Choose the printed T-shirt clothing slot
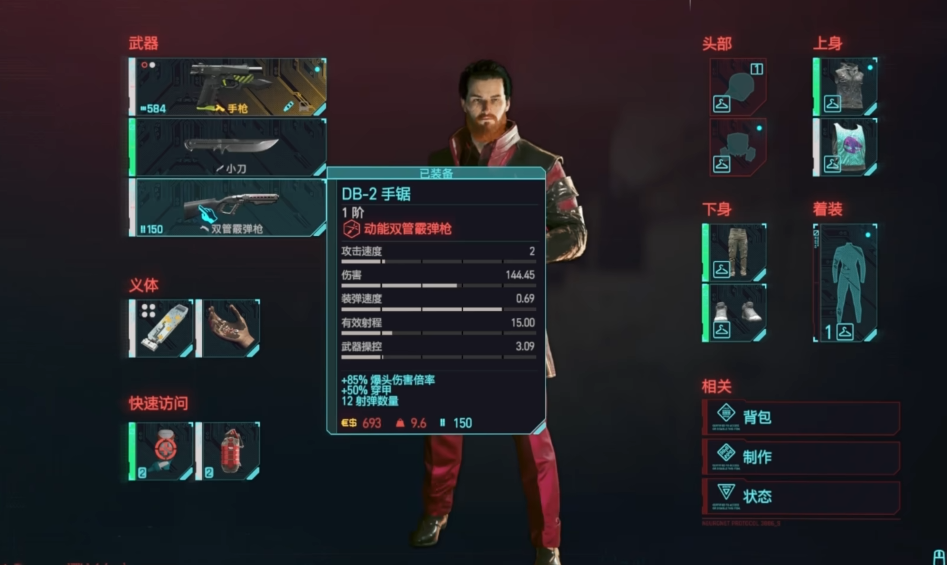Viewport: 947px width, 565px height. (x=846, y=147)
